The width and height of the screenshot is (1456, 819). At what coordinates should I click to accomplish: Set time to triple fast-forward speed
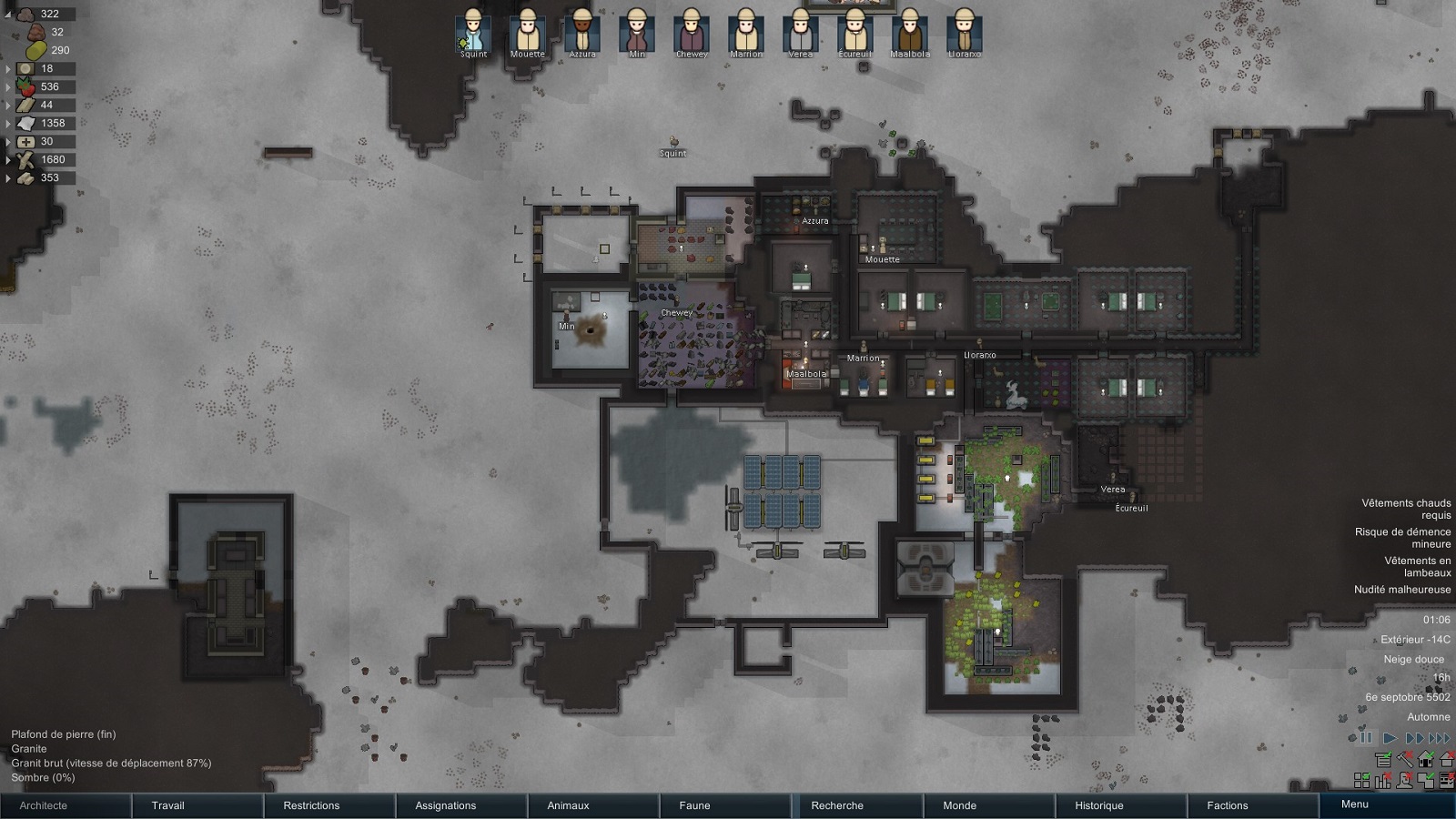click(x=1440, y=738)
